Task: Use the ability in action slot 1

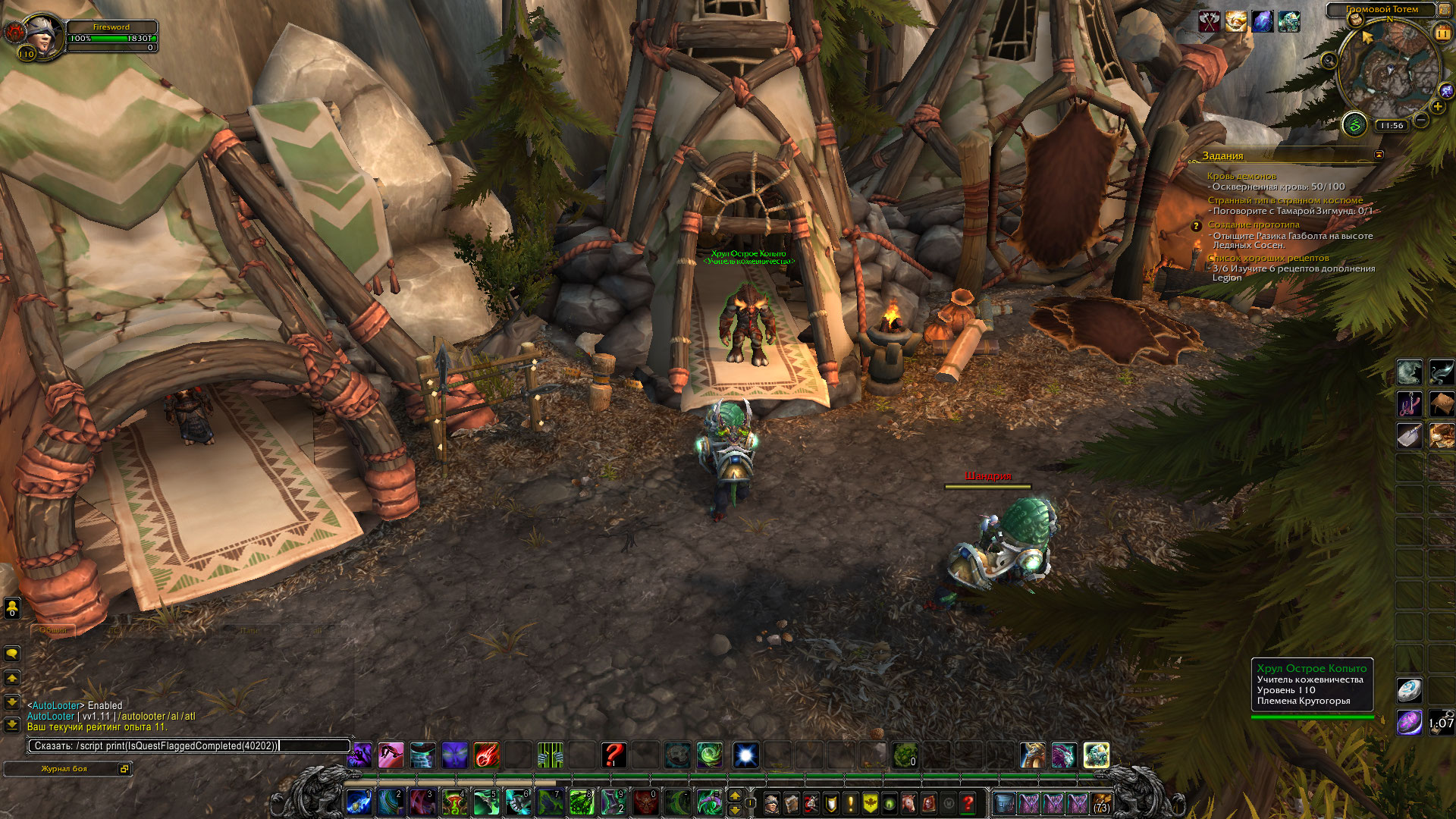Action: tap(359, 802)
